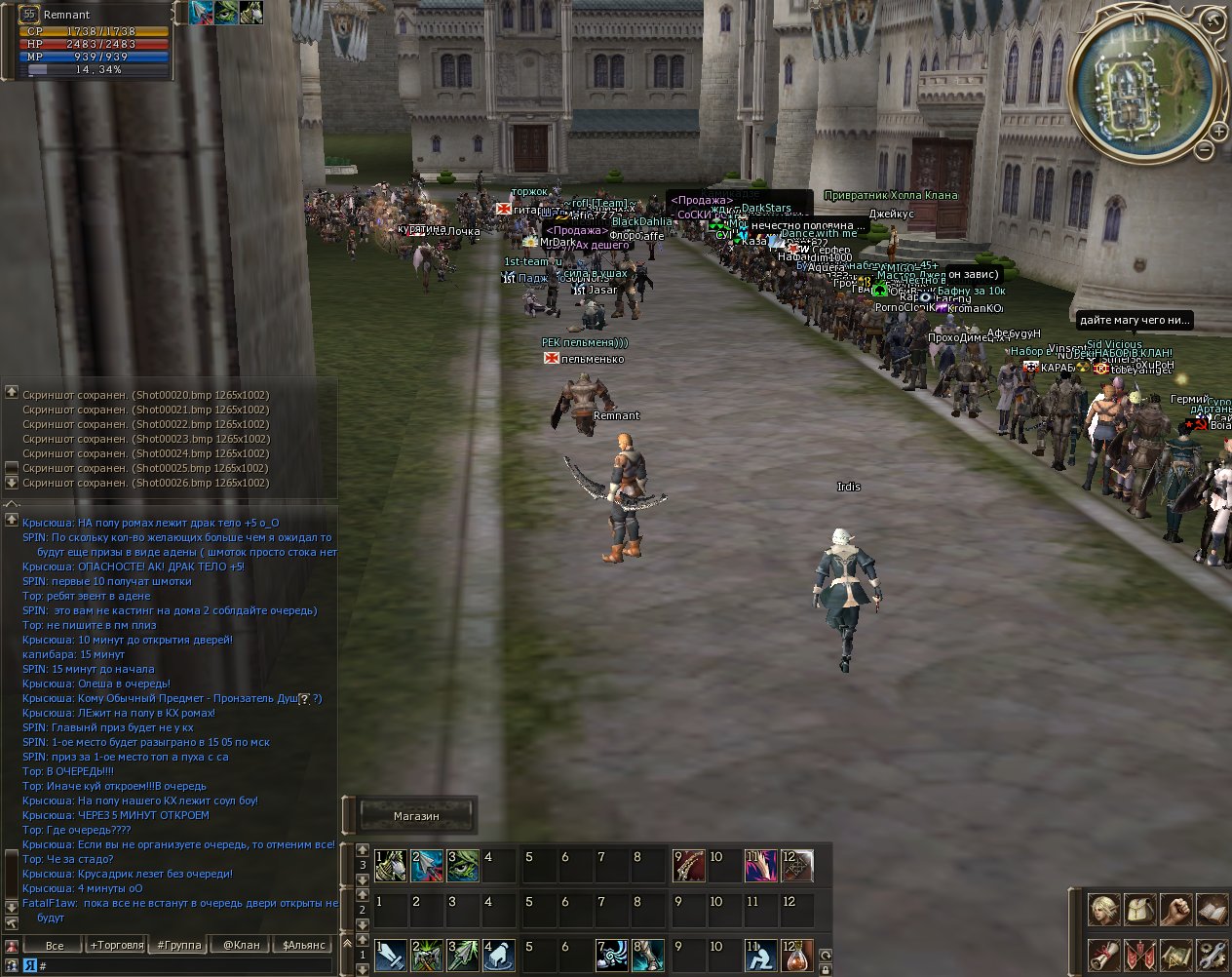This screenshot has height=977, width=1232.
Task: Open the quest scroll icon
Action: (1104, 955)
